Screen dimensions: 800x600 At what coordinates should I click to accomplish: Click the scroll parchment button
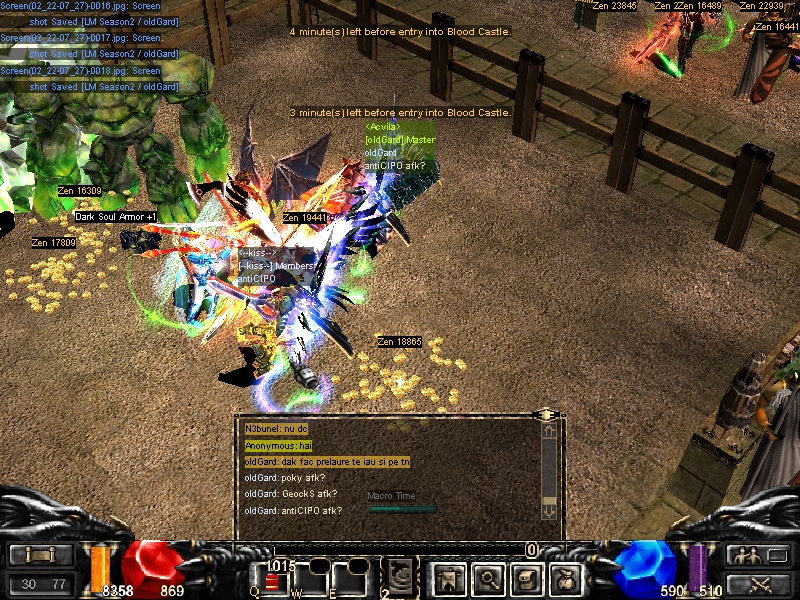(42, 555)
